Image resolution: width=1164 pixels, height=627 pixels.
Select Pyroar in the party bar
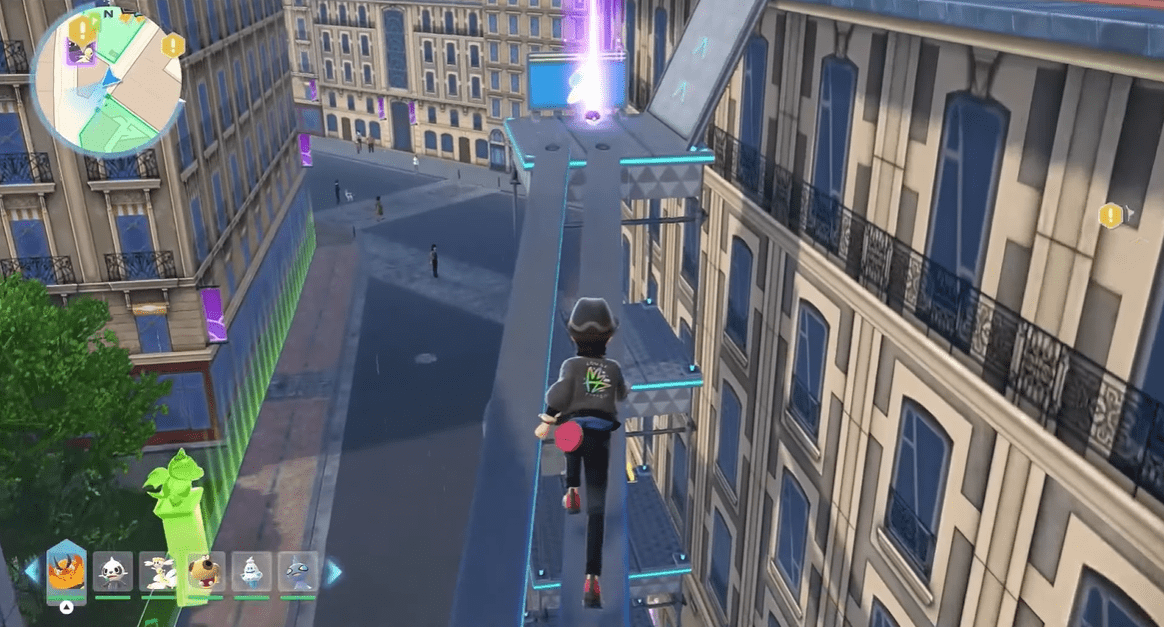click(x=66, y=571)
